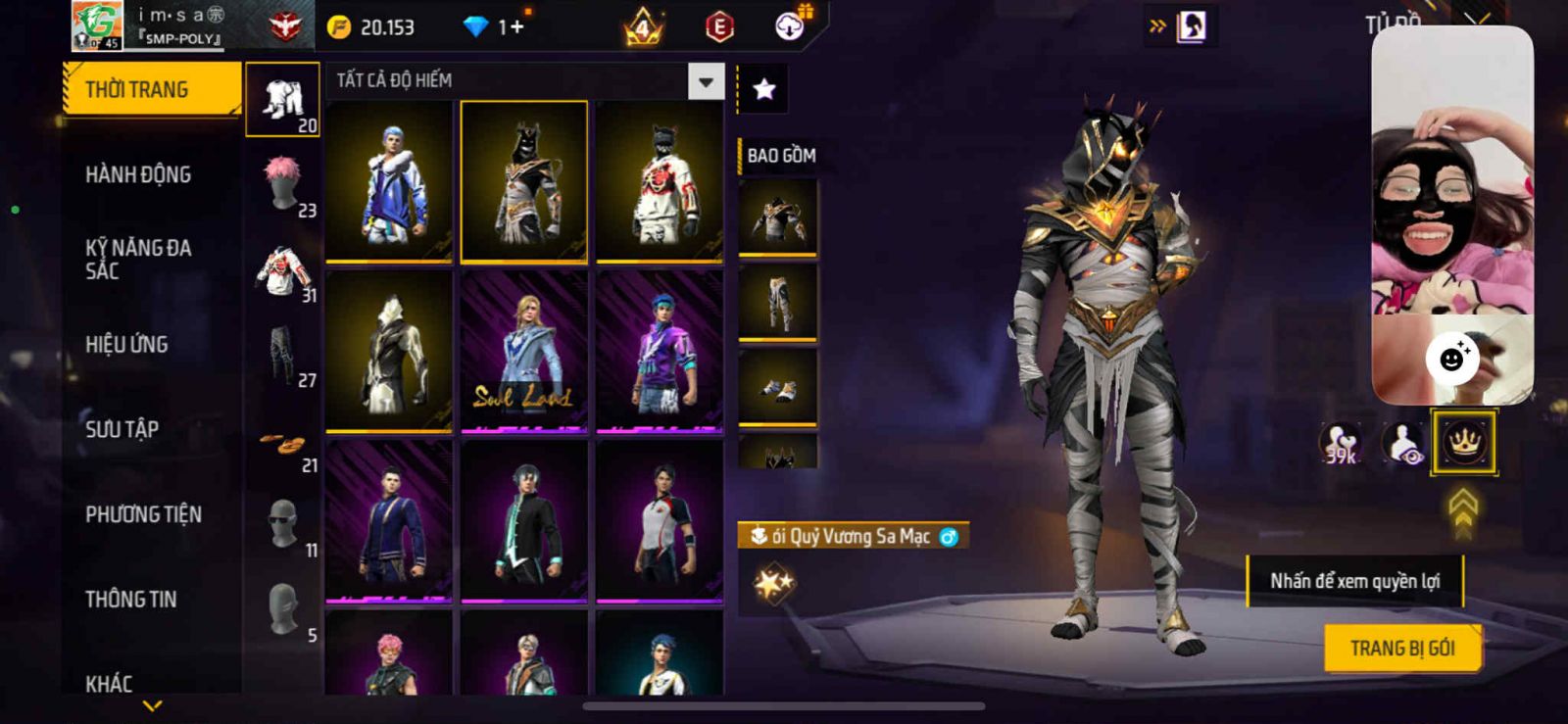This screenshot has width=1568, height=724.
Task: Pick the pink hair category icon
Action: [x=282, y=181]
